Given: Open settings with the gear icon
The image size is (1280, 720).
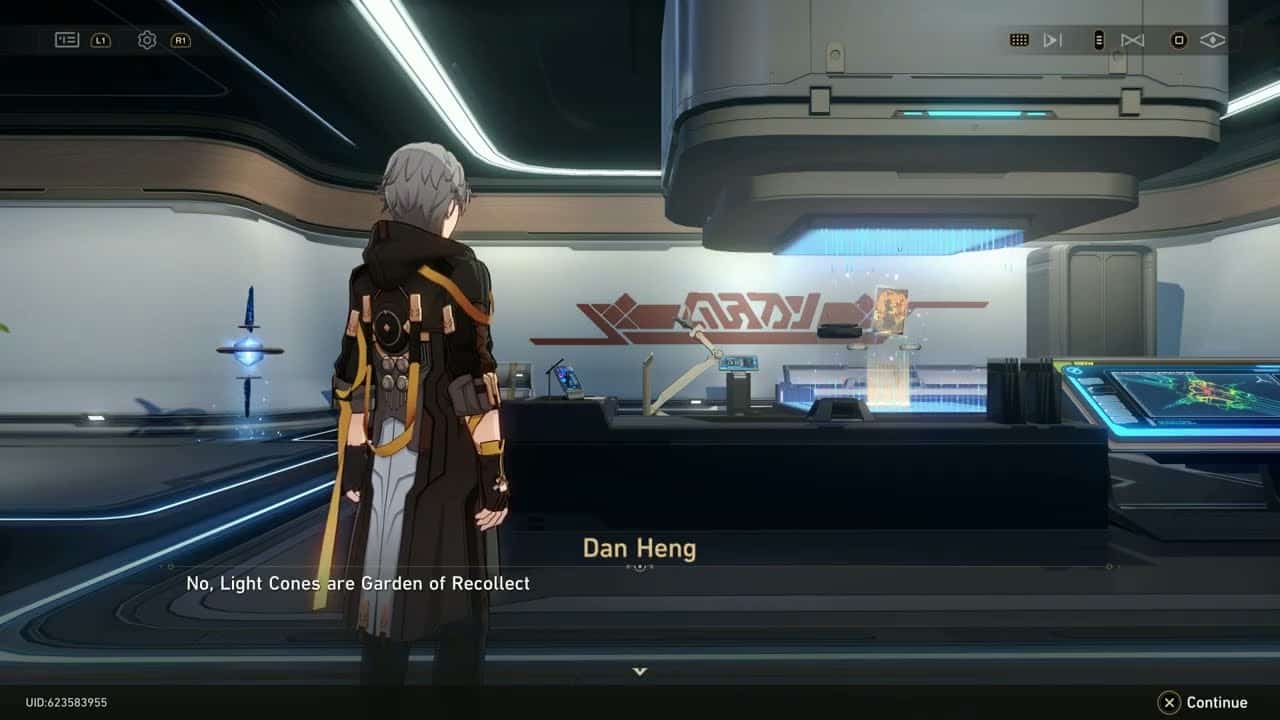Looking at the screenshot, I should [147, 40].
